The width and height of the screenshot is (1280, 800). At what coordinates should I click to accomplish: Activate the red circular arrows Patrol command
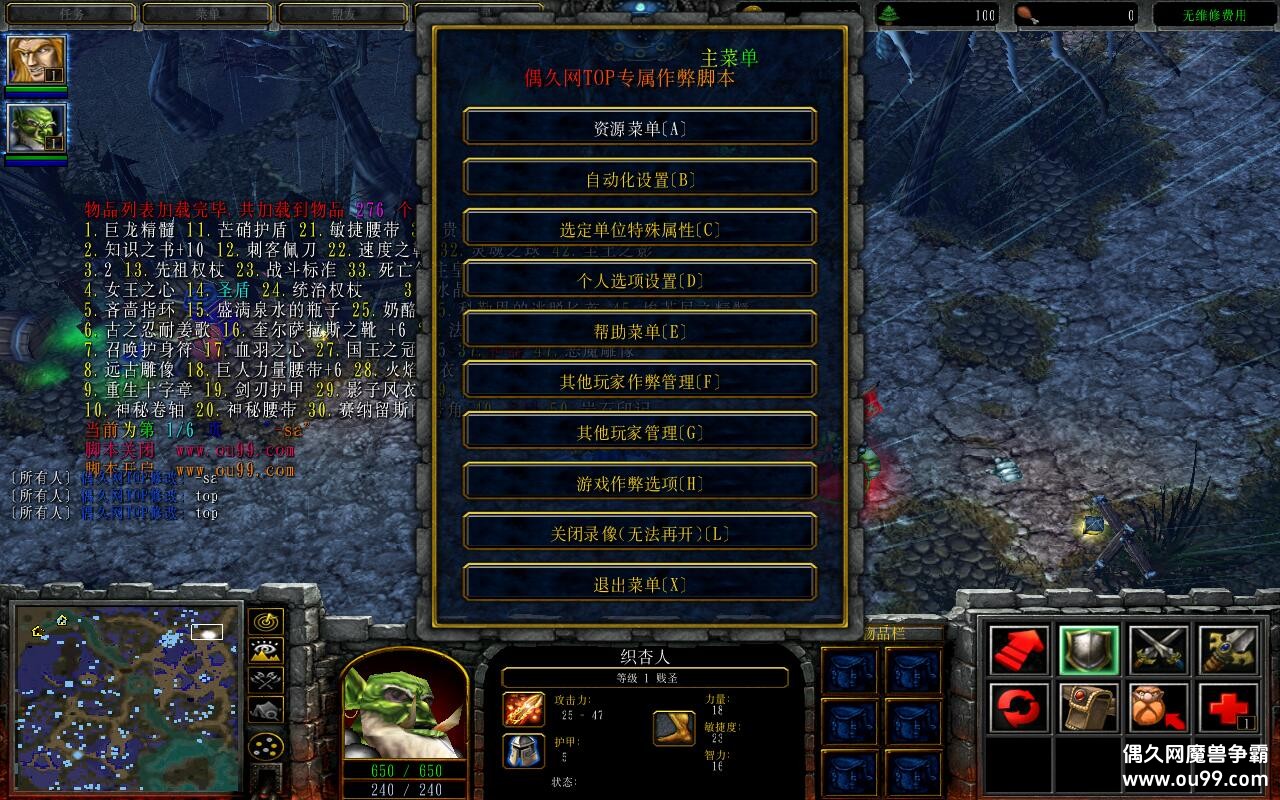1019,708
